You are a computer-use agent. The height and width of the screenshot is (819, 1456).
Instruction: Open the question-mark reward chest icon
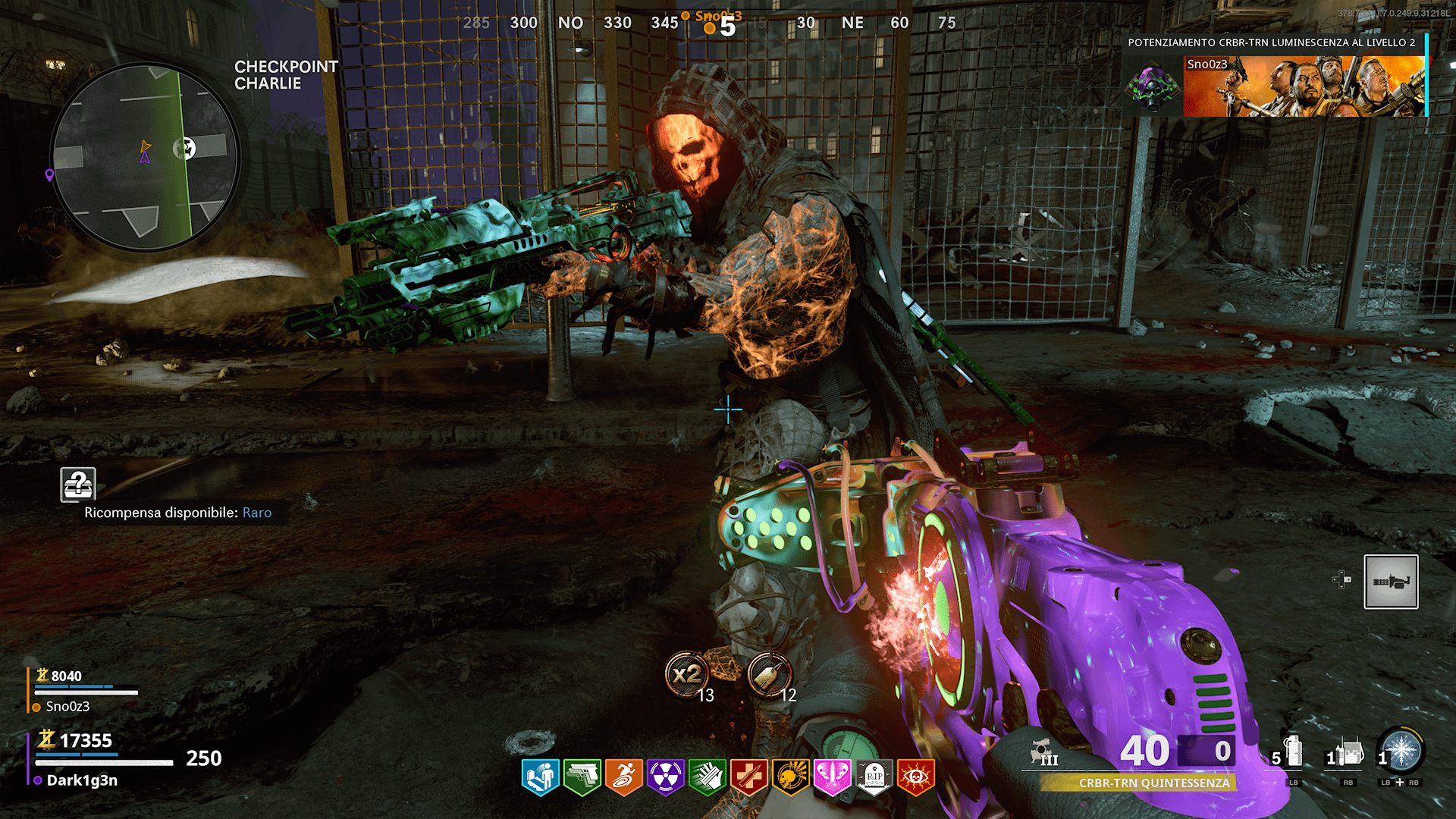point(78,485)
